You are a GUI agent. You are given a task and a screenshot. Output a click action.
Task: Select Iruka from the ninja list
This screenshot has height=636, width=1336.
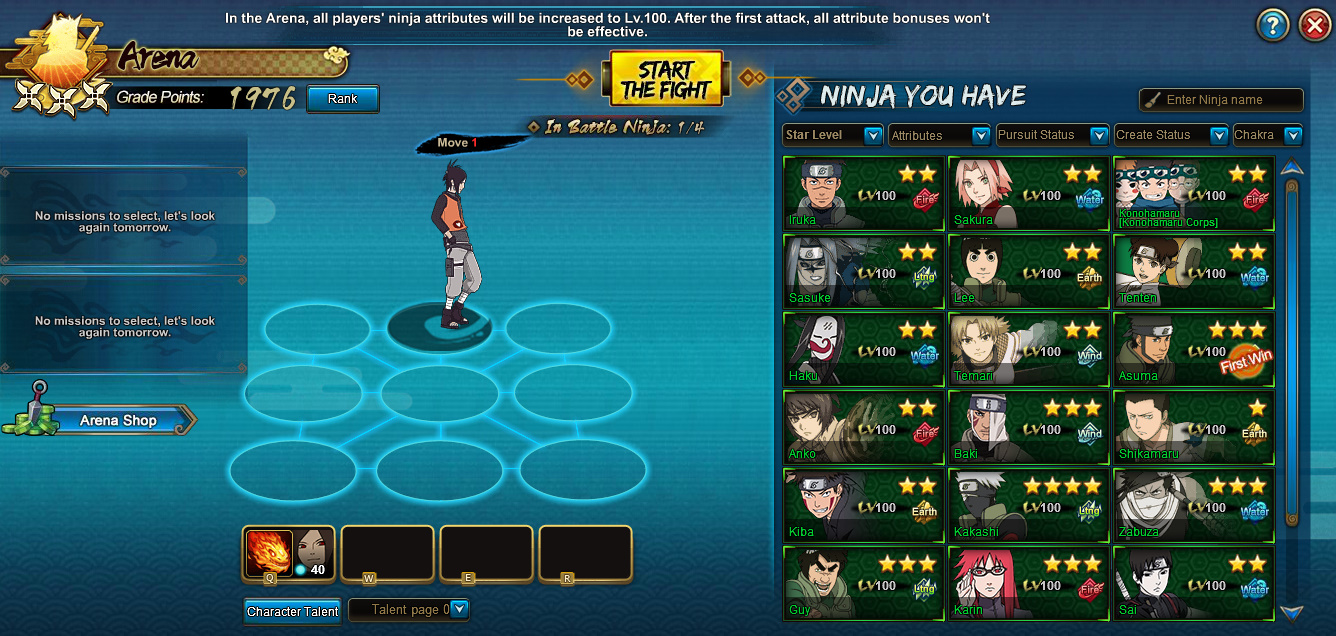pos(863,194)
